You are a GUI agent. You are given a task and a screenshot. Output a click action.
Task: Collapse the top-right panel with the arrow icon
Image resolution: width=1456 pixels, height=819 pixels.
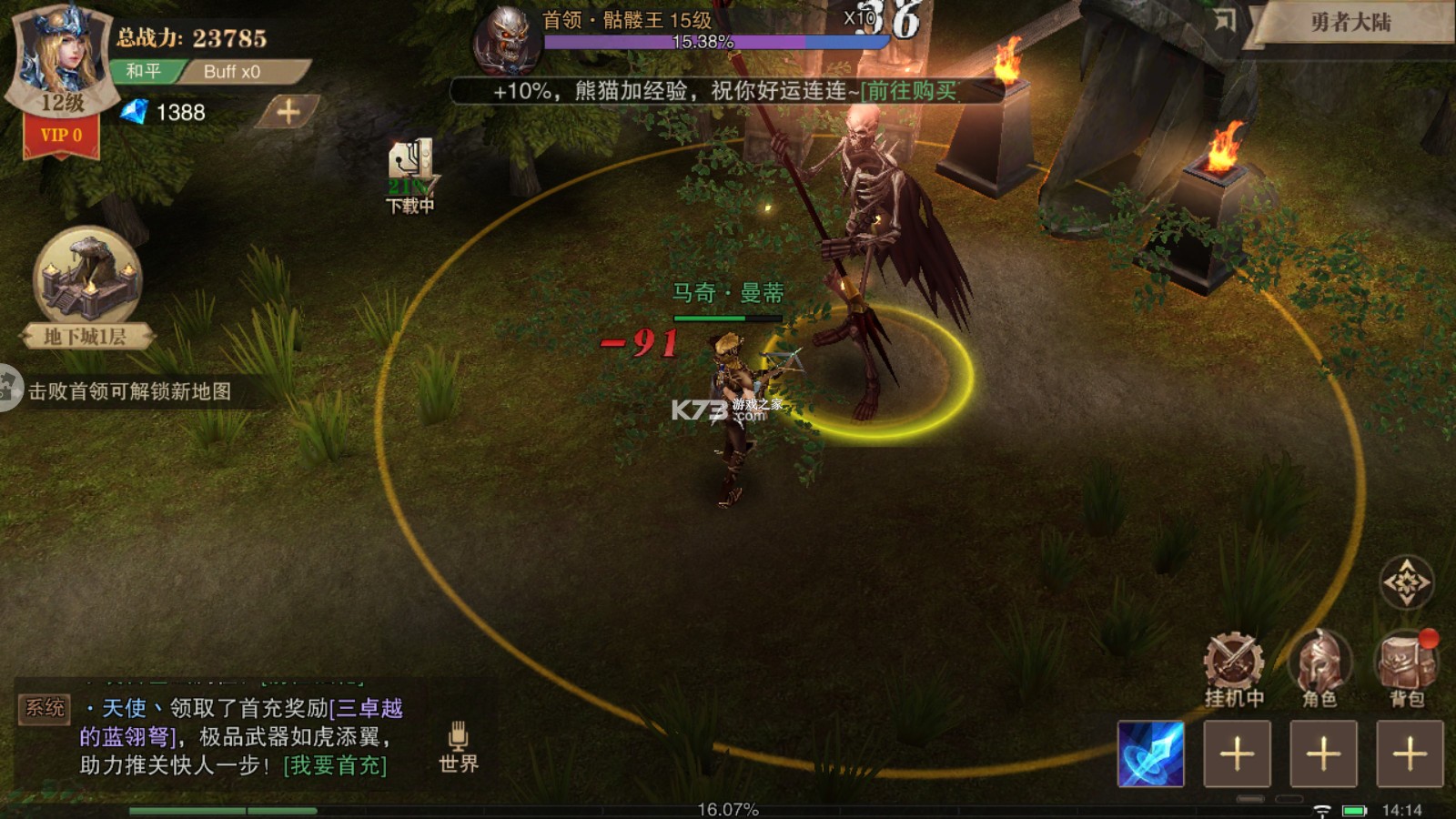pos(1225,20)
